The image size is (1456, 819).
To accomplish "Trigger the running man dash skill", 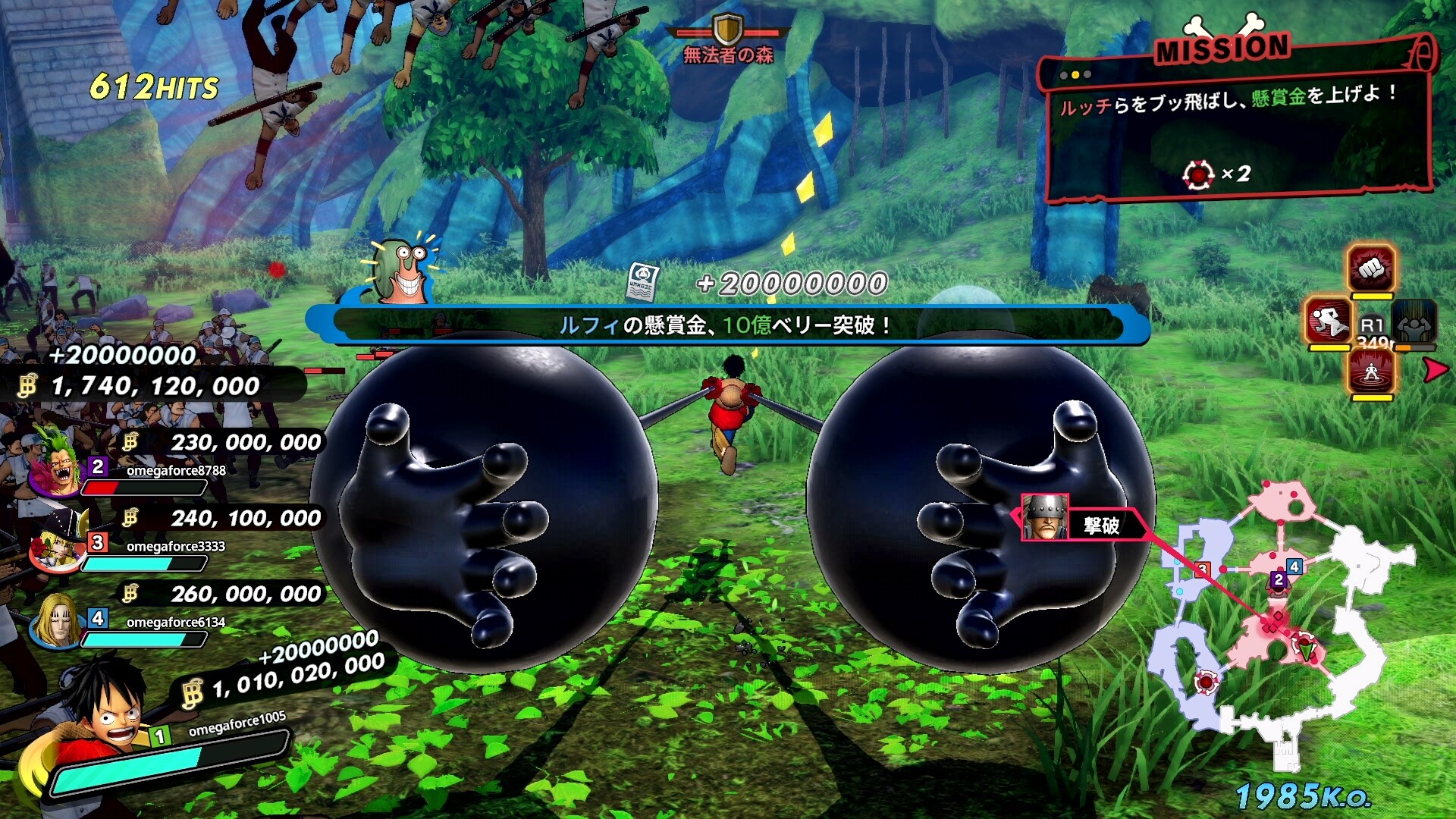I will [x=1328, y=321].
